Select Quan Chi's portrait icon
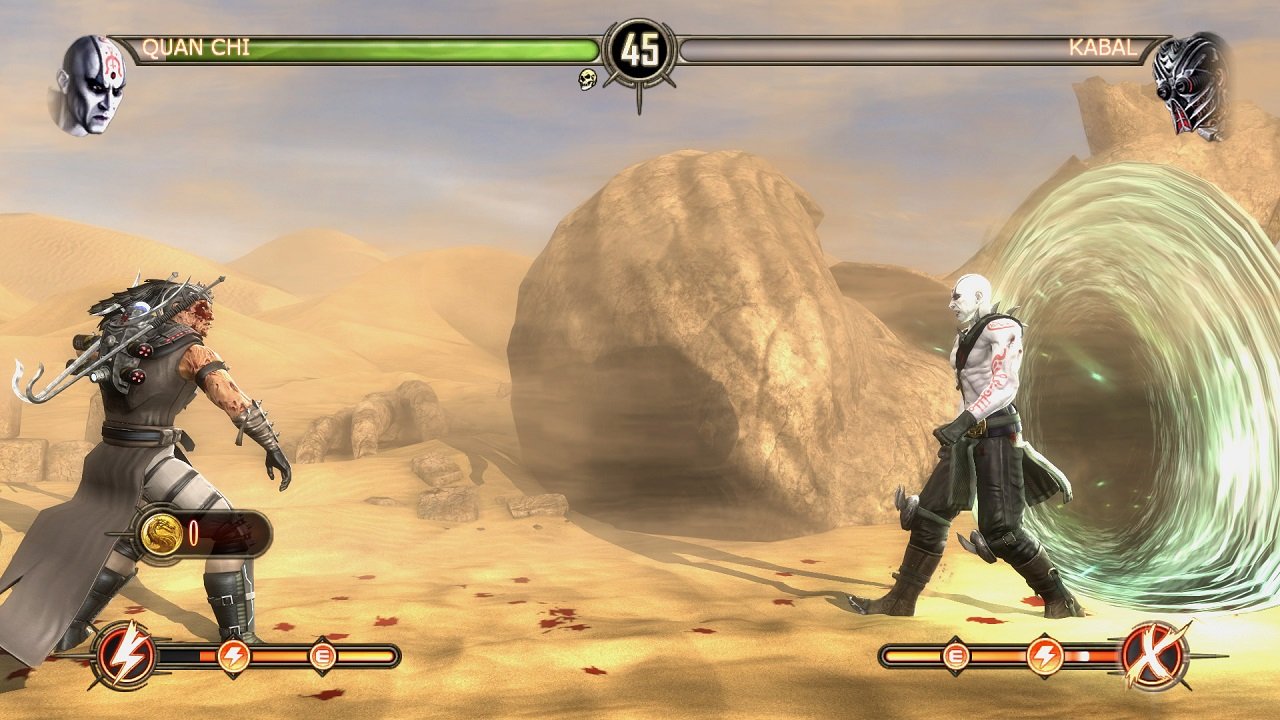Image resolution: width=1280 pixels, height=720 pixels. click(95, 82)
